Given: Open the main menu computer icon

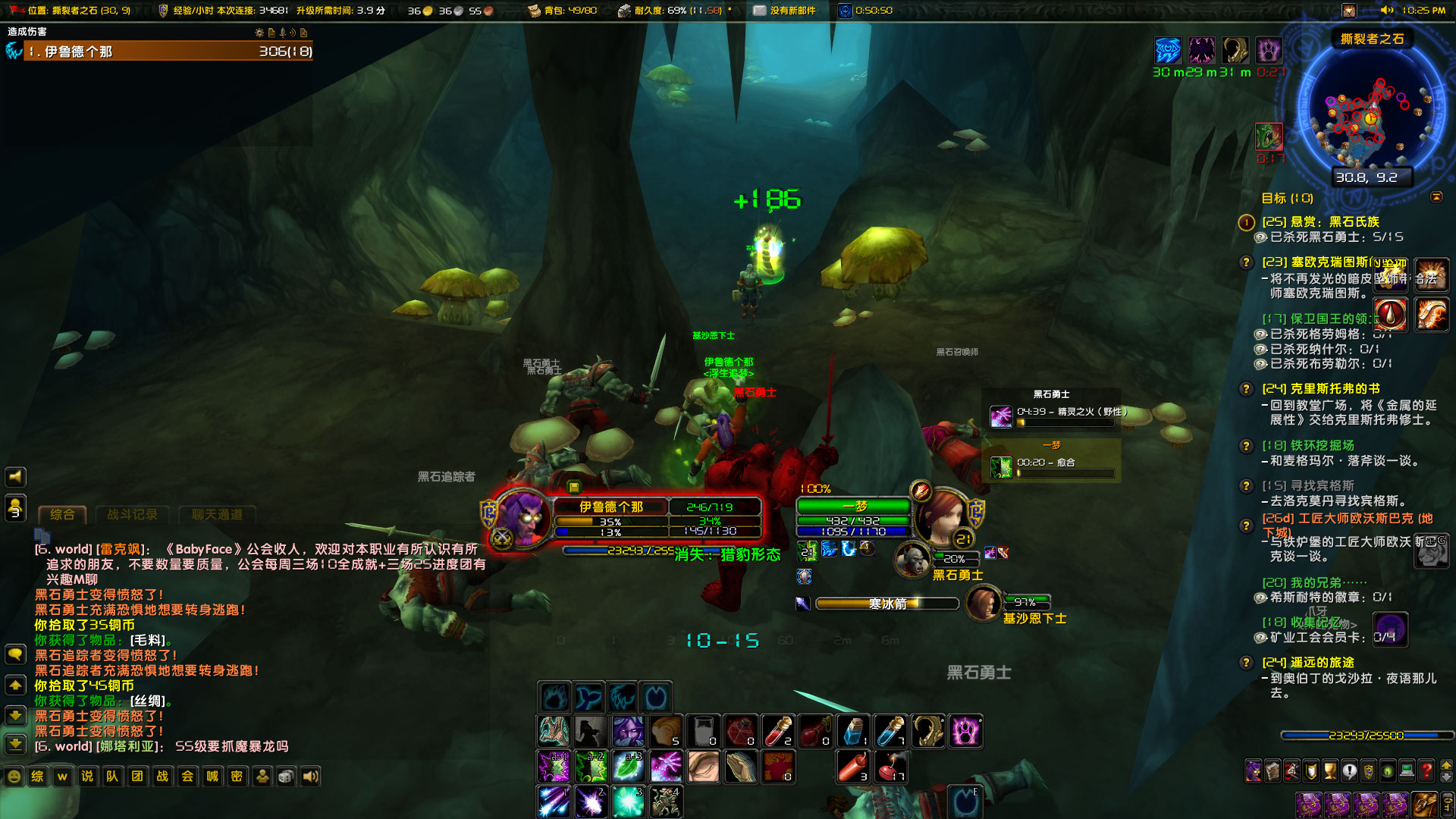Looking at the screenshot, I should click(x=1406, y=770).
